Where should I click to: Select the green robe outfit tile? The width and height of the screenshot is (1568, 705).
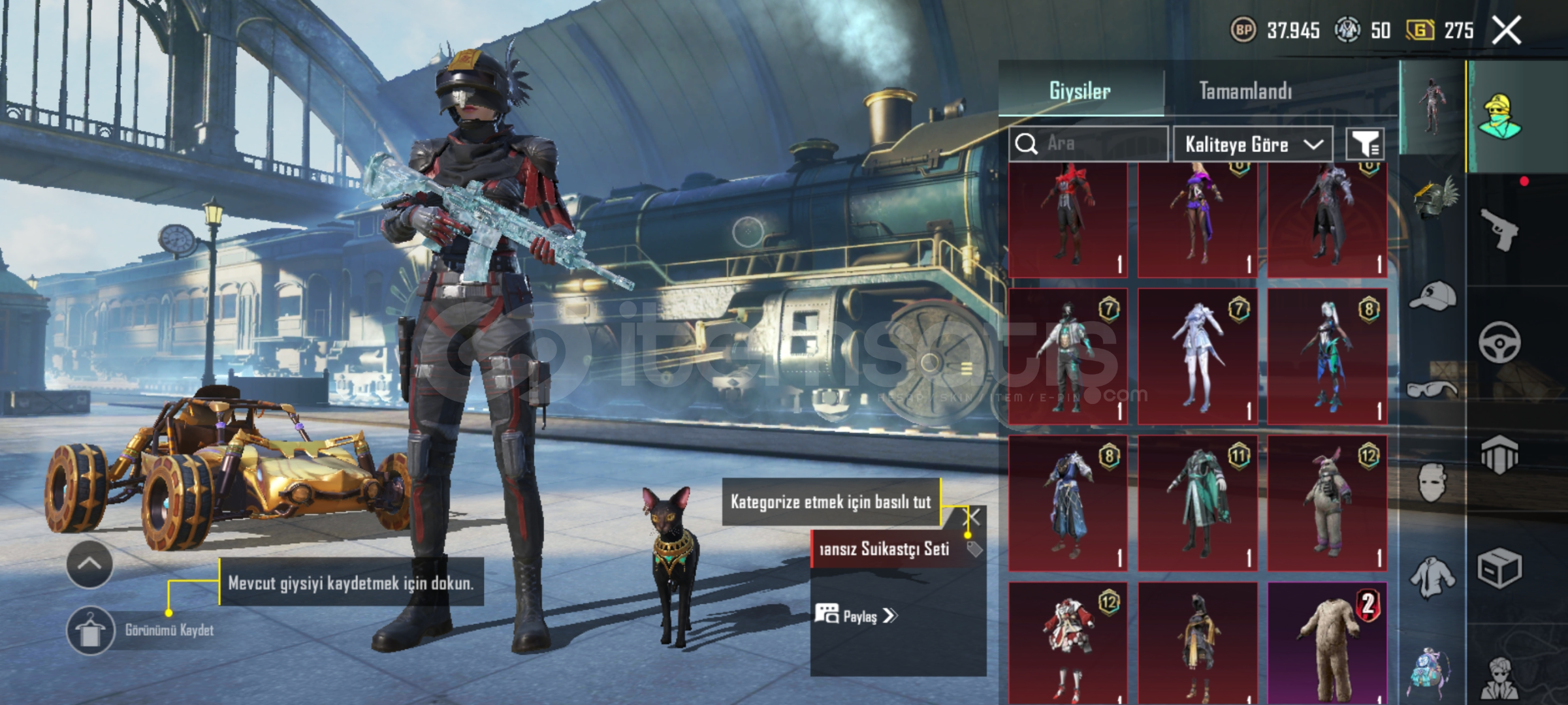1198,503
